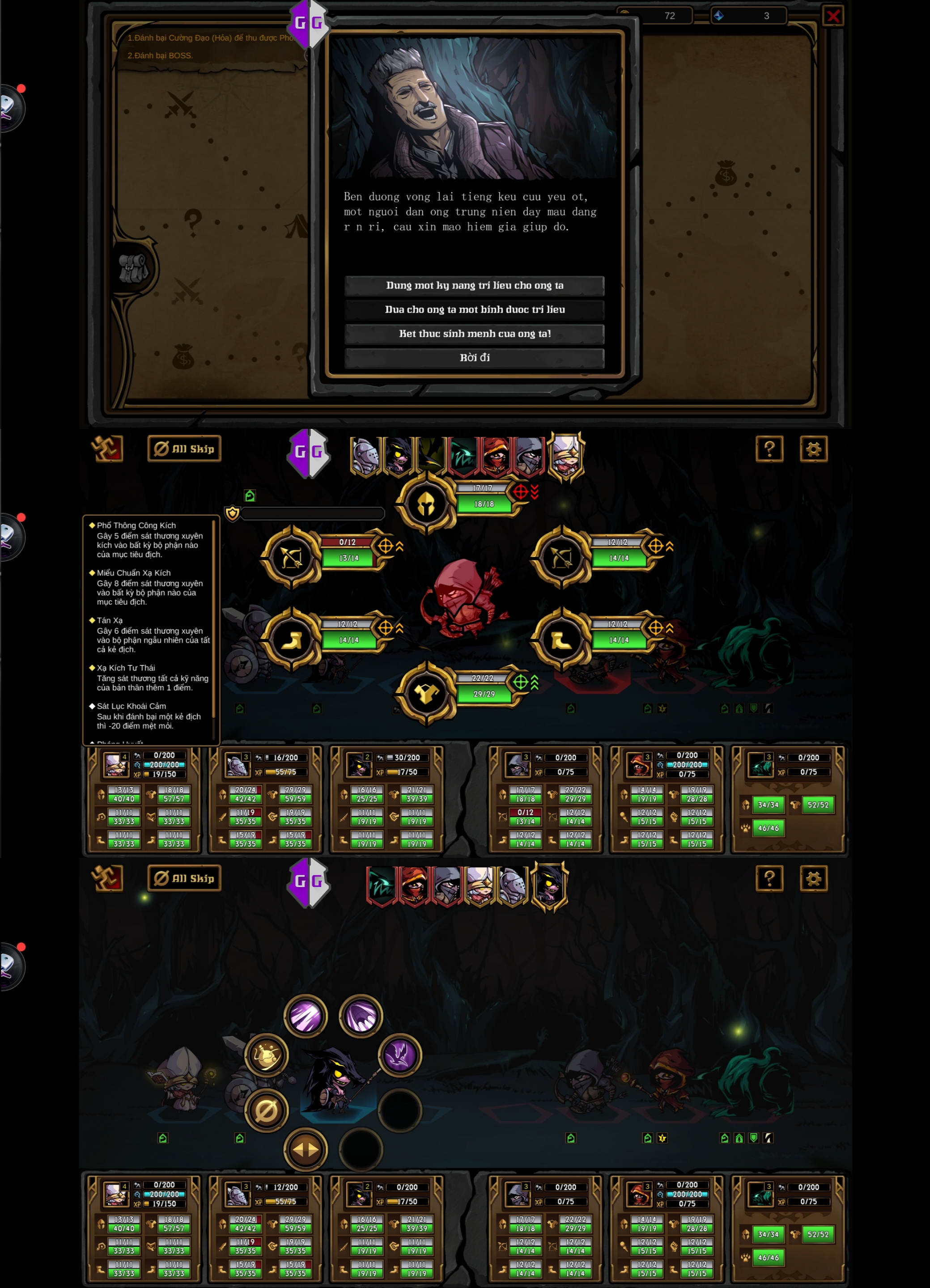
Task: Target the enemy's helmet head part
Action: point(425,504)
